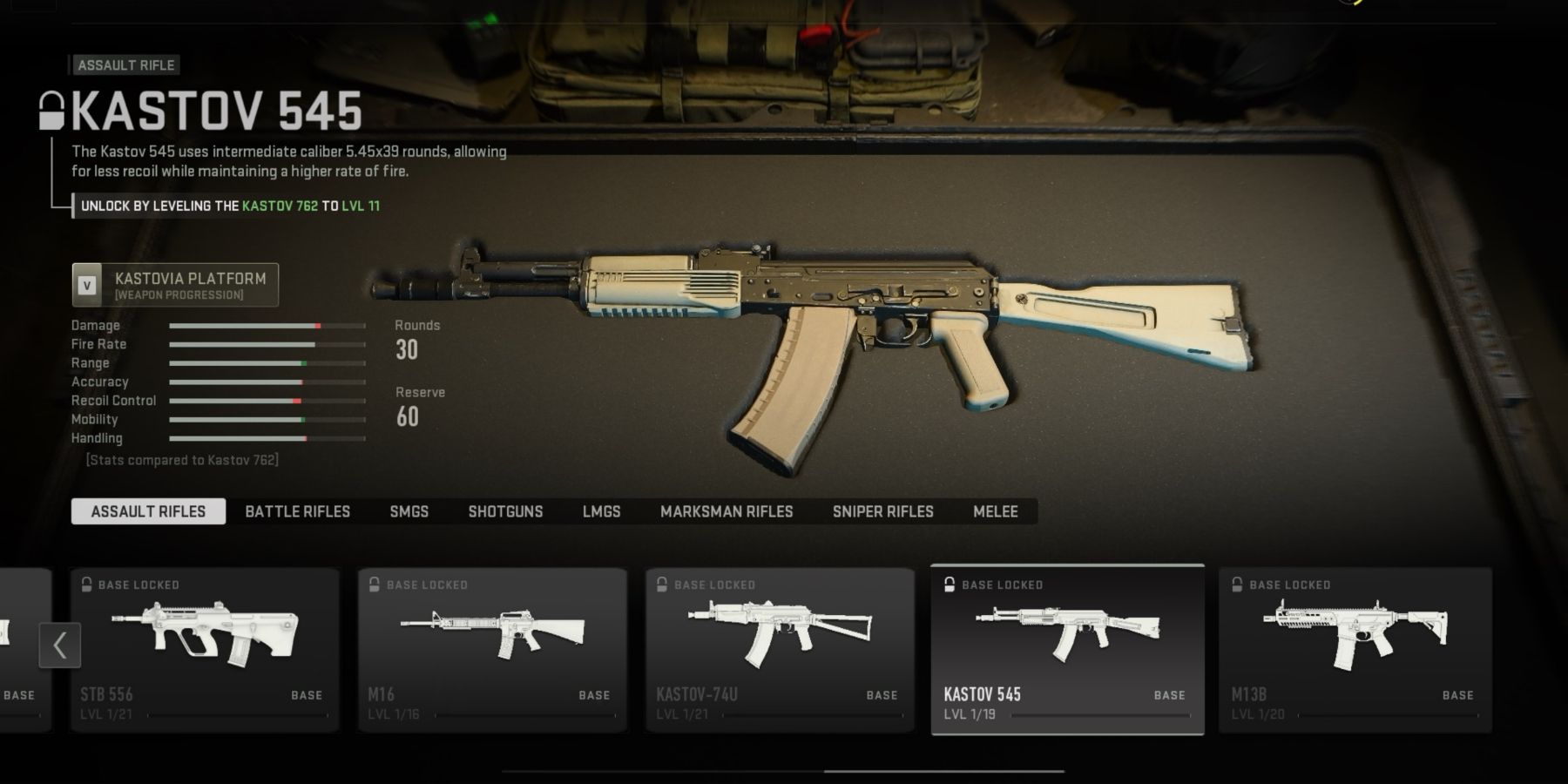Open the Battle Rifles category
This screenshot has width=1568, height=784.
pyautogui.click(x=297, y=511)
